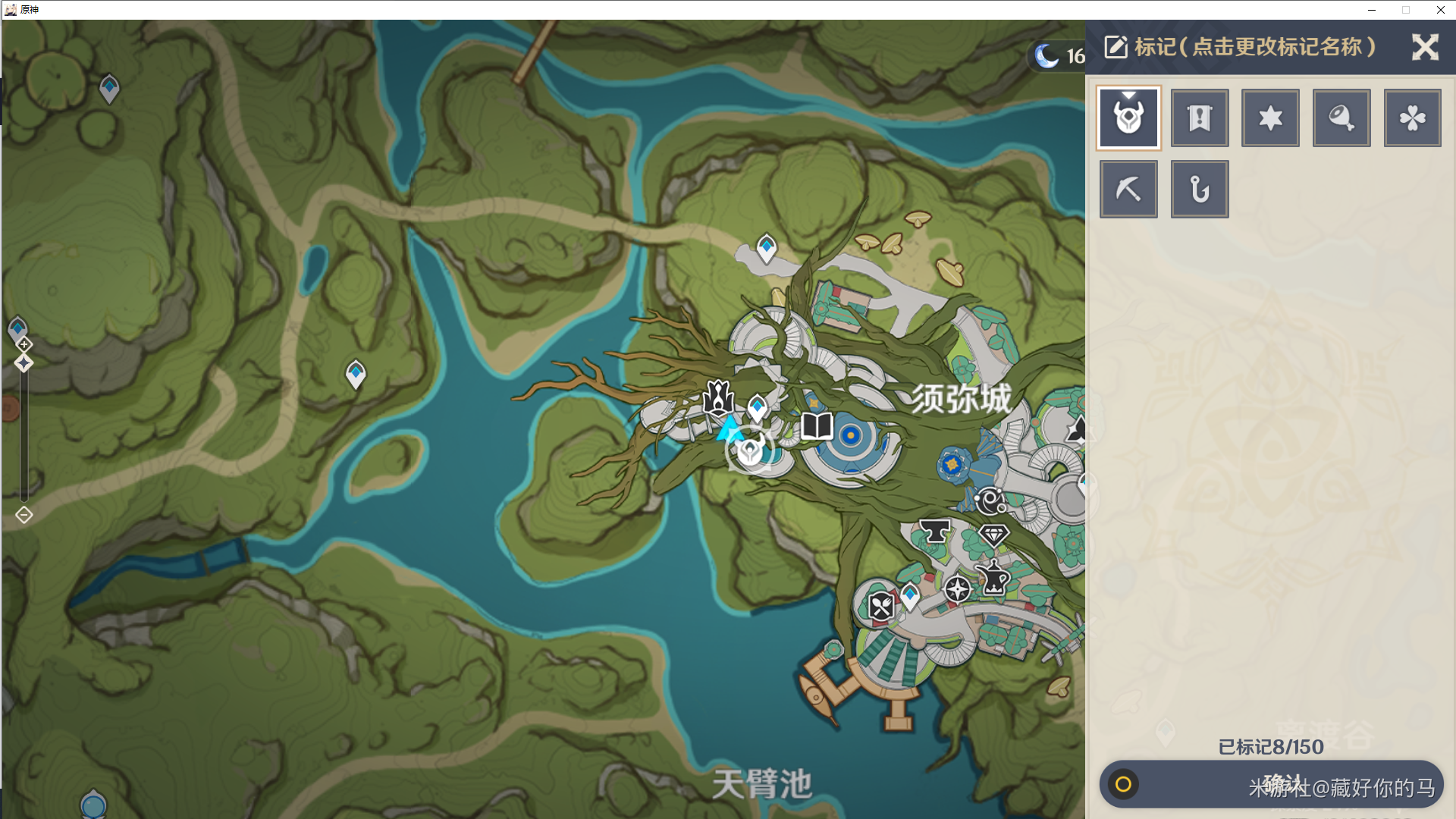Confirm the marker with the 确认 button
Screen dimensions: 1456x819
[x=1272, y=784]
